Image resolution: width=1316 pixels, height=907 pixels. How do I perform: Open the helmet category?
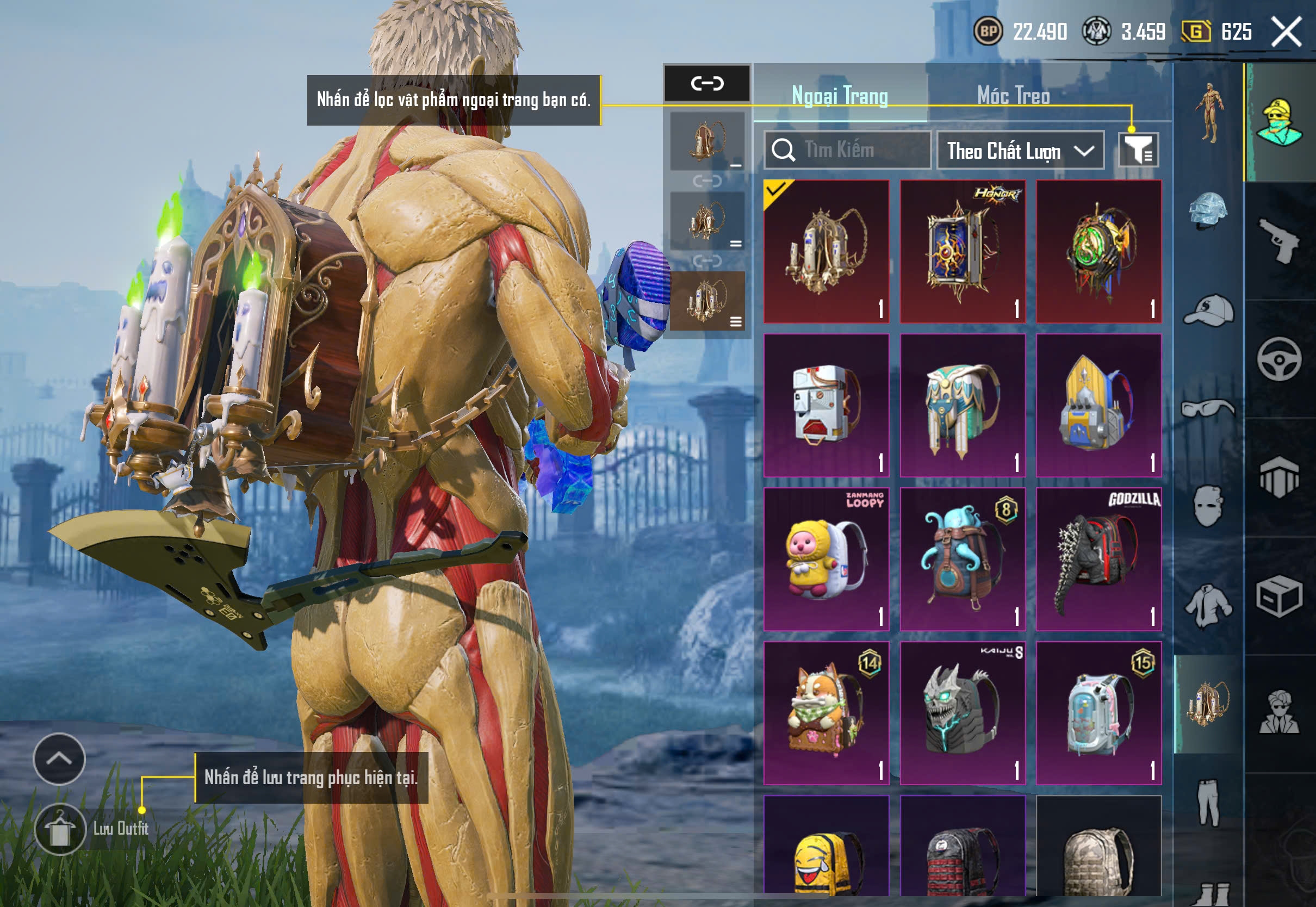1208,211
